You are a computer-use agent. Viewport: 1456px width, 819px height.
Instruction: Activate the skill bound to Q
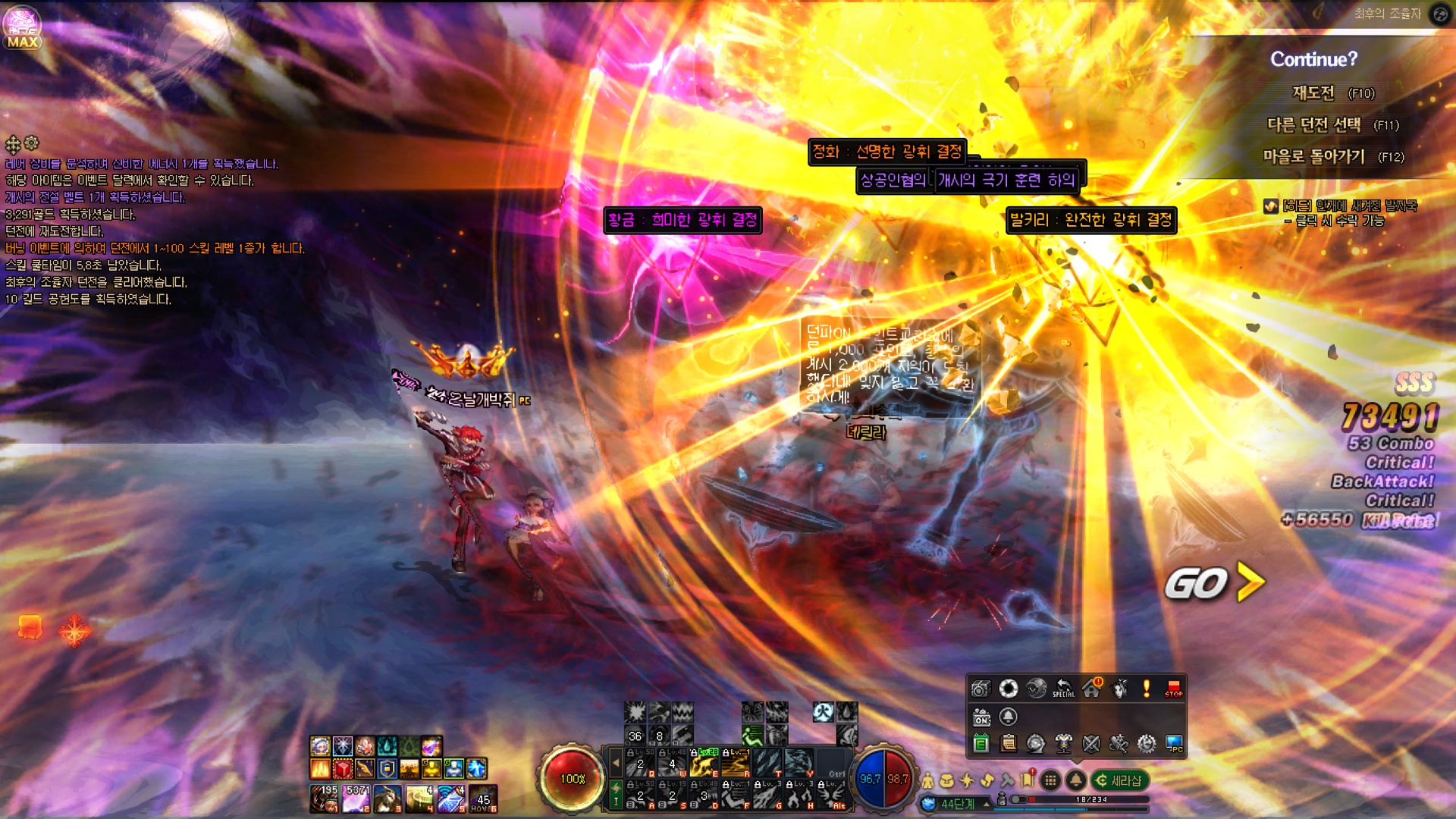coord(641,763)
